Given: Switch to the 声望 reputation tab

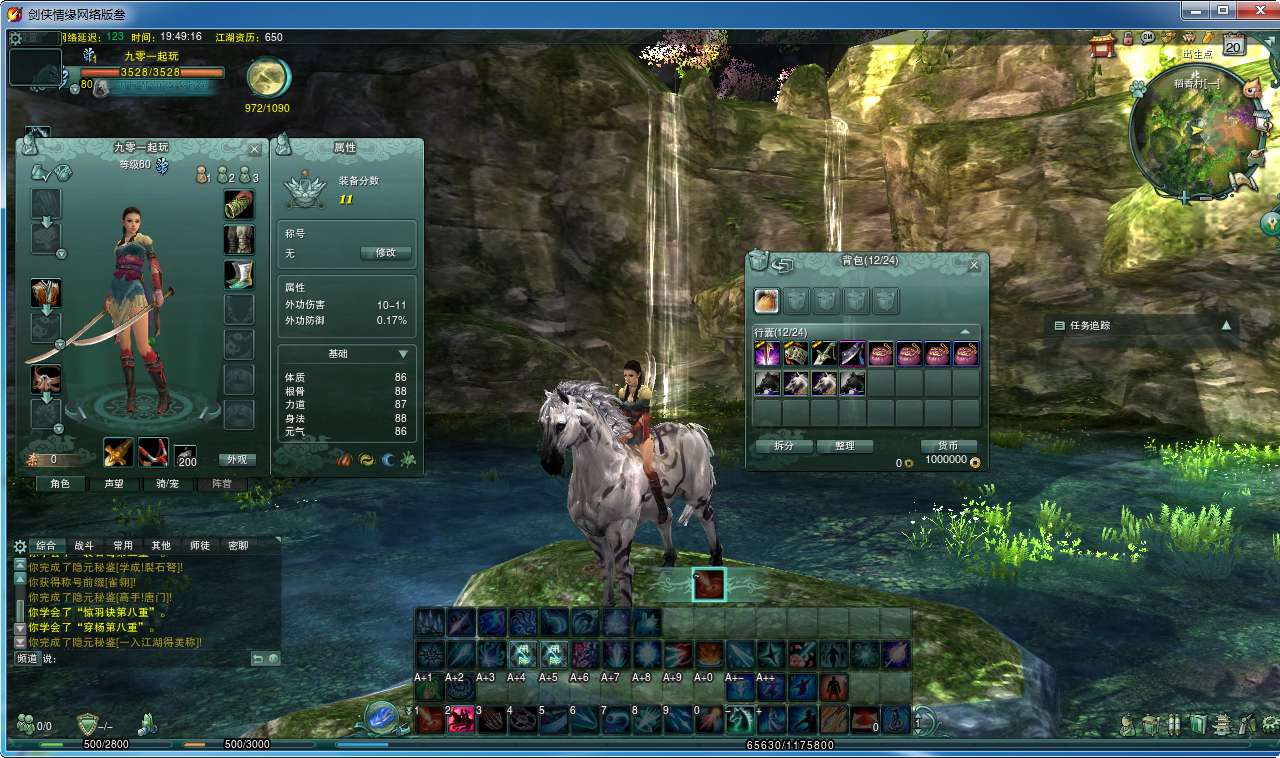Looking at the screenshot, I should [114, 484].
